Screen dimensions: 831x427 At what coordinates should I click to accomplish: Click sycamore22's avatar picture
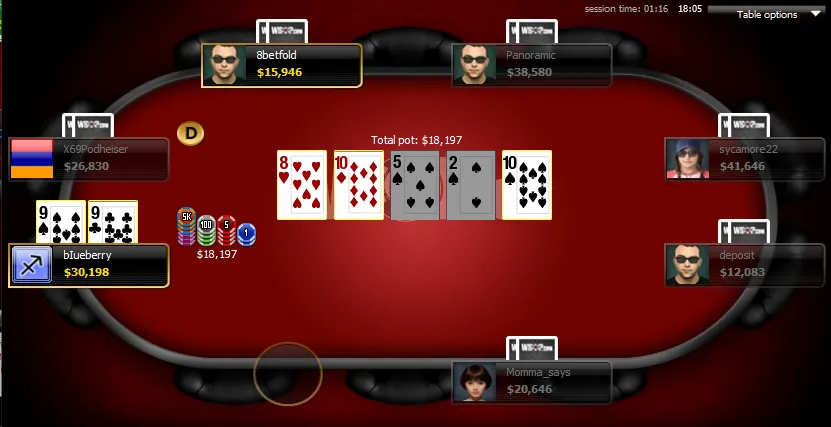point(688,158)
